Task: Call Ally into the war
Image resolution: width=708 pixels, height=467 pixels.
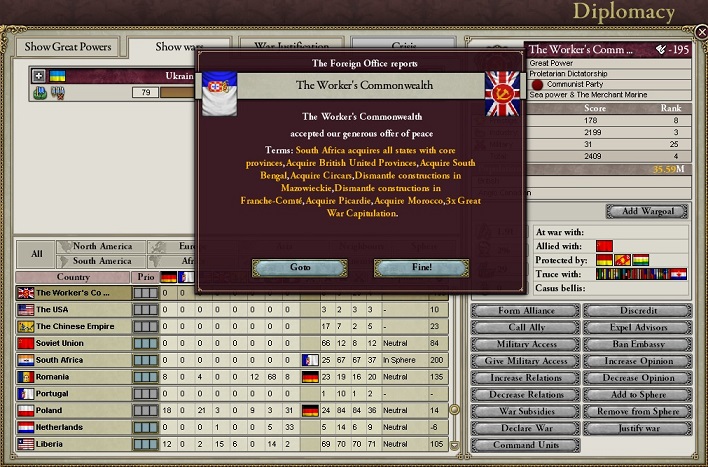Action: coord(527,328)
